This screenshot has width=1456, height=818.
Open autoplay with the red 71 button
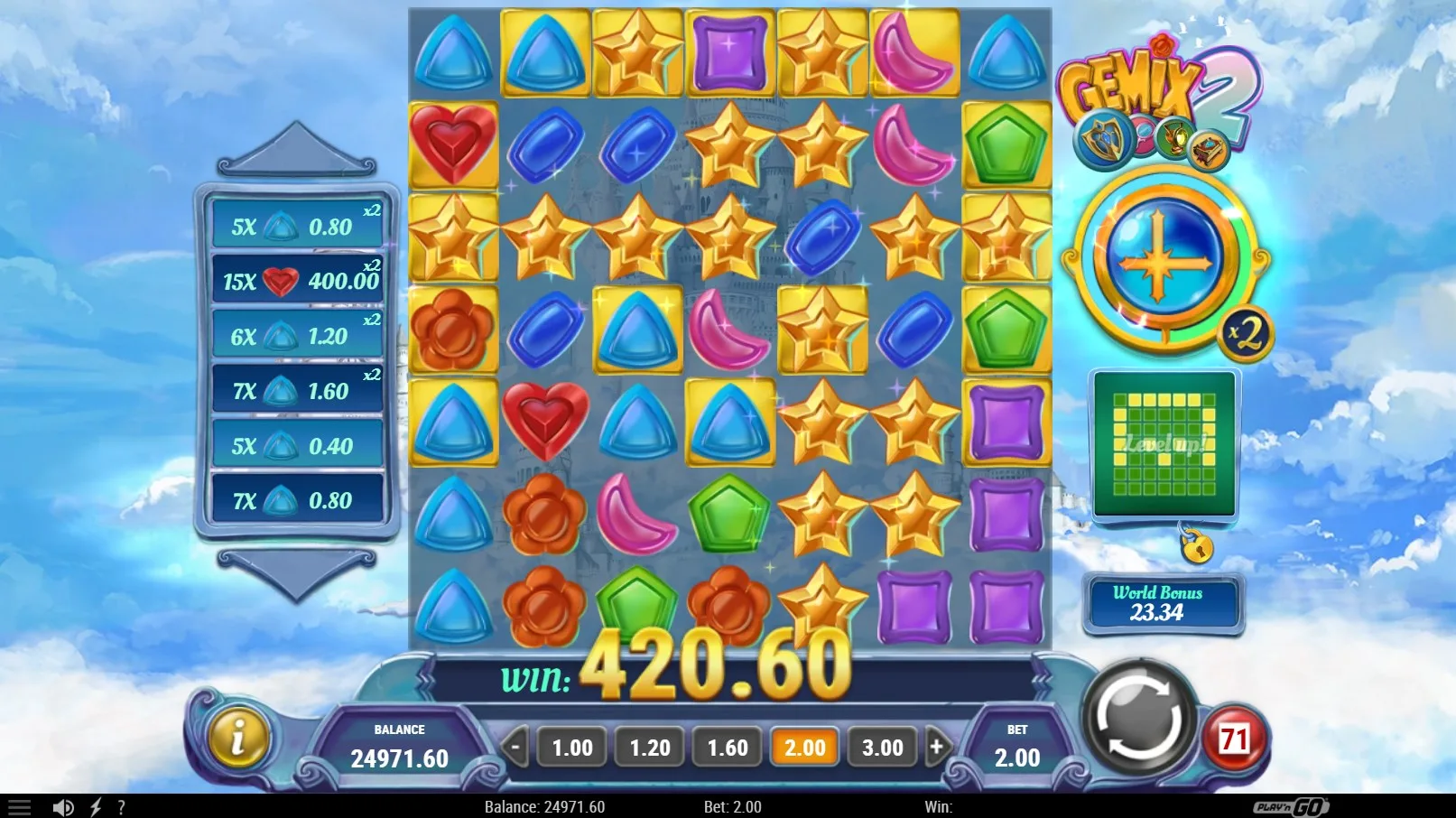click(1234, 740)
